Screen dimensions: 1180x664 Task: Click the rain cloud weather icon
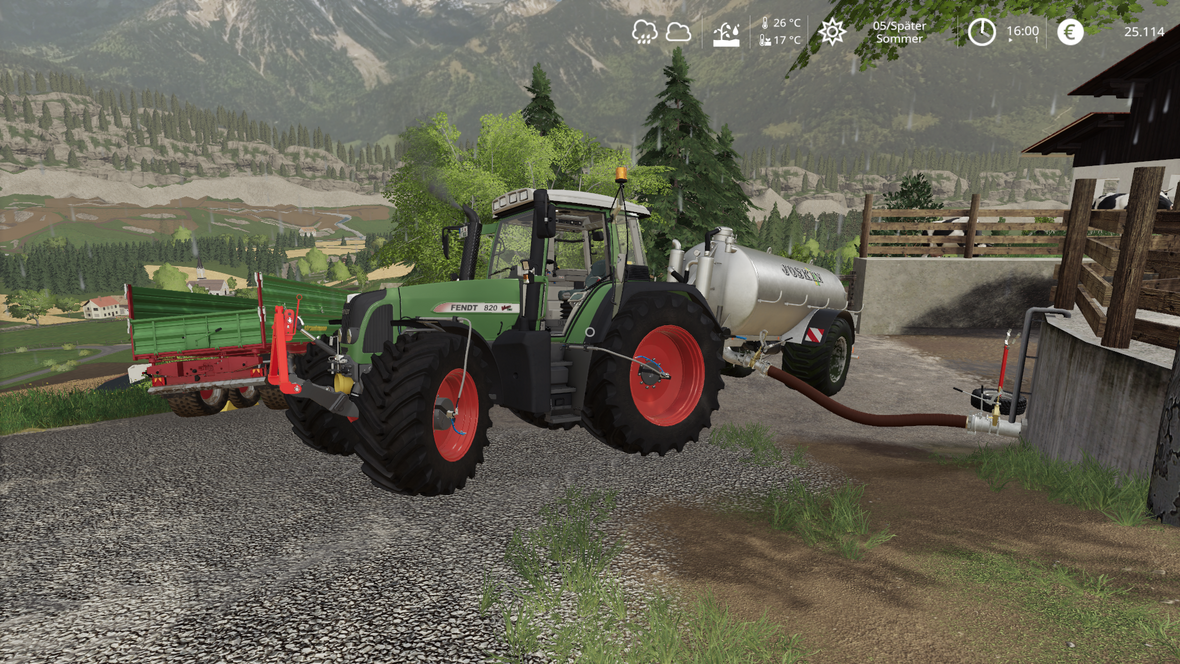click(645, 32)
